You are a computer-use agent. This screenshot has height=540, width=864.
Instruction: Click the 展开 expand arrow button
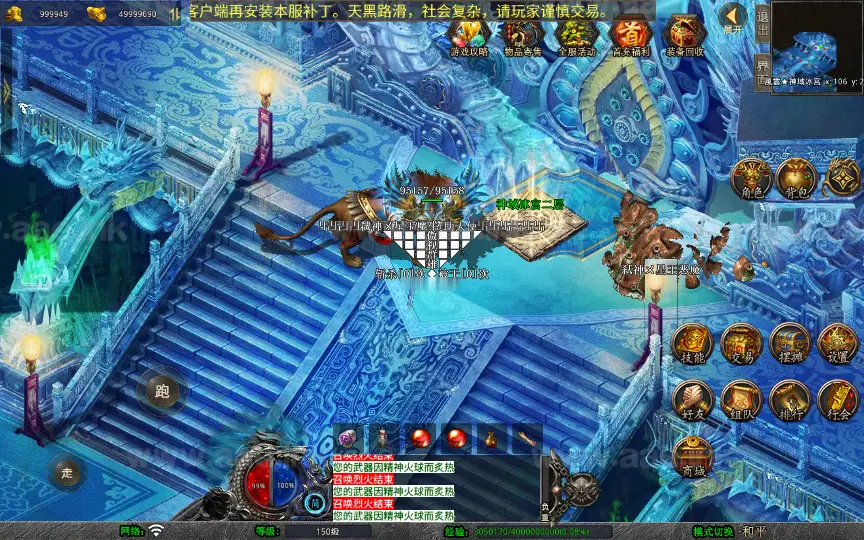pyautogui.click(x=734, y=18)
